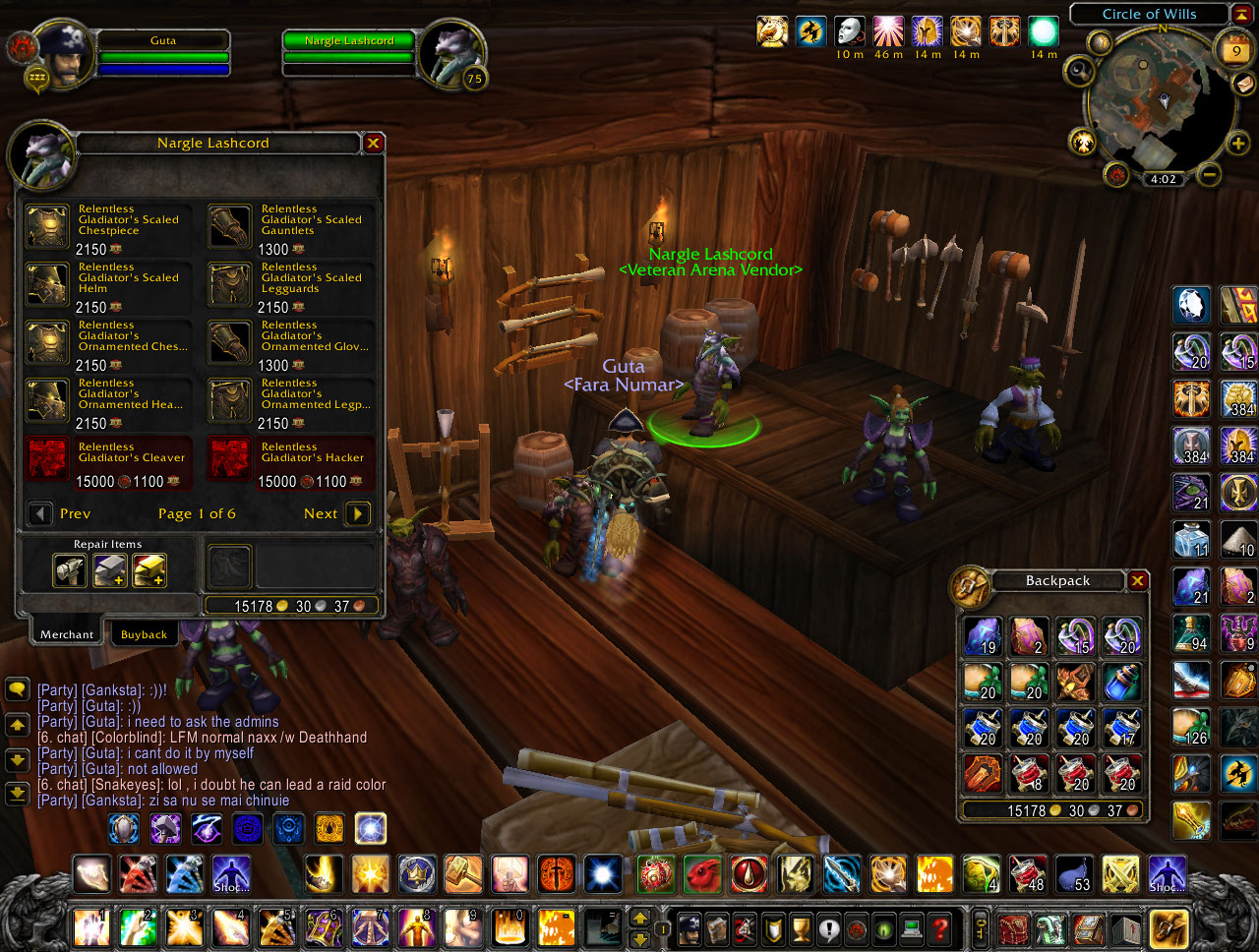Select the Merchant tab
1259x952 pixels.
(65, 633)
